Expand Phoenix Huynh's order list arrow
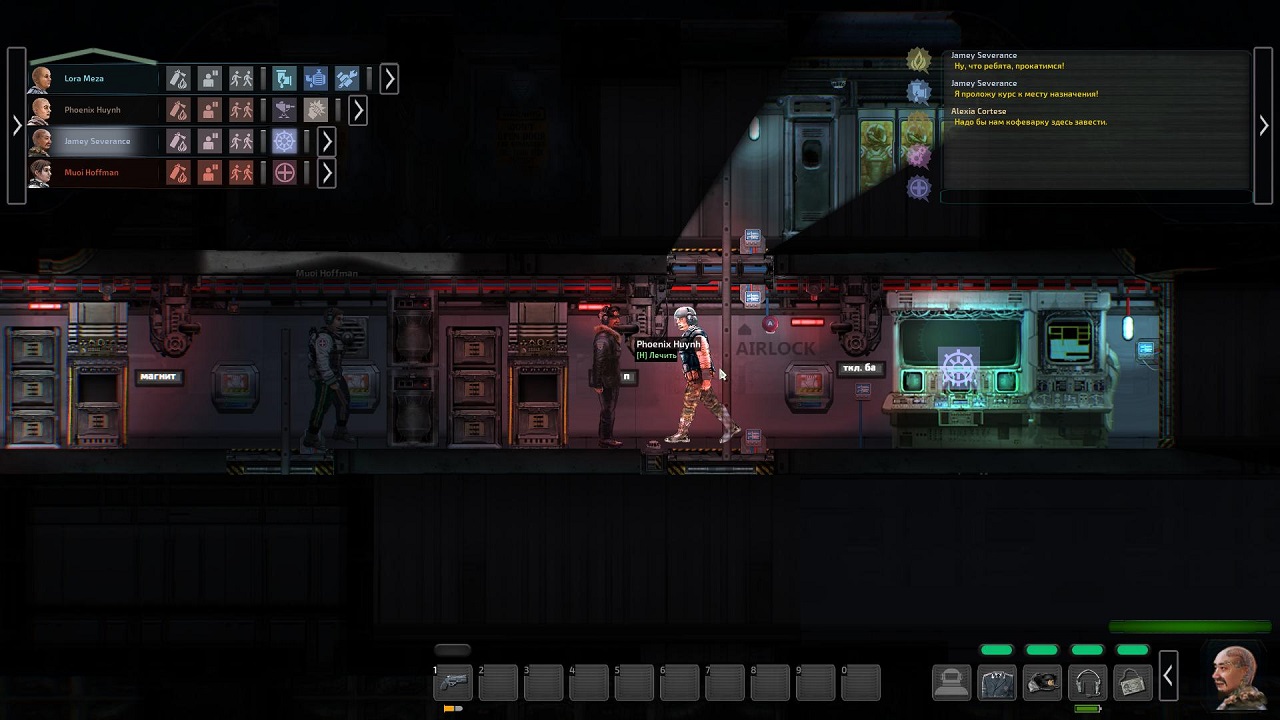1280x720 pixels. tap(358, 110)
